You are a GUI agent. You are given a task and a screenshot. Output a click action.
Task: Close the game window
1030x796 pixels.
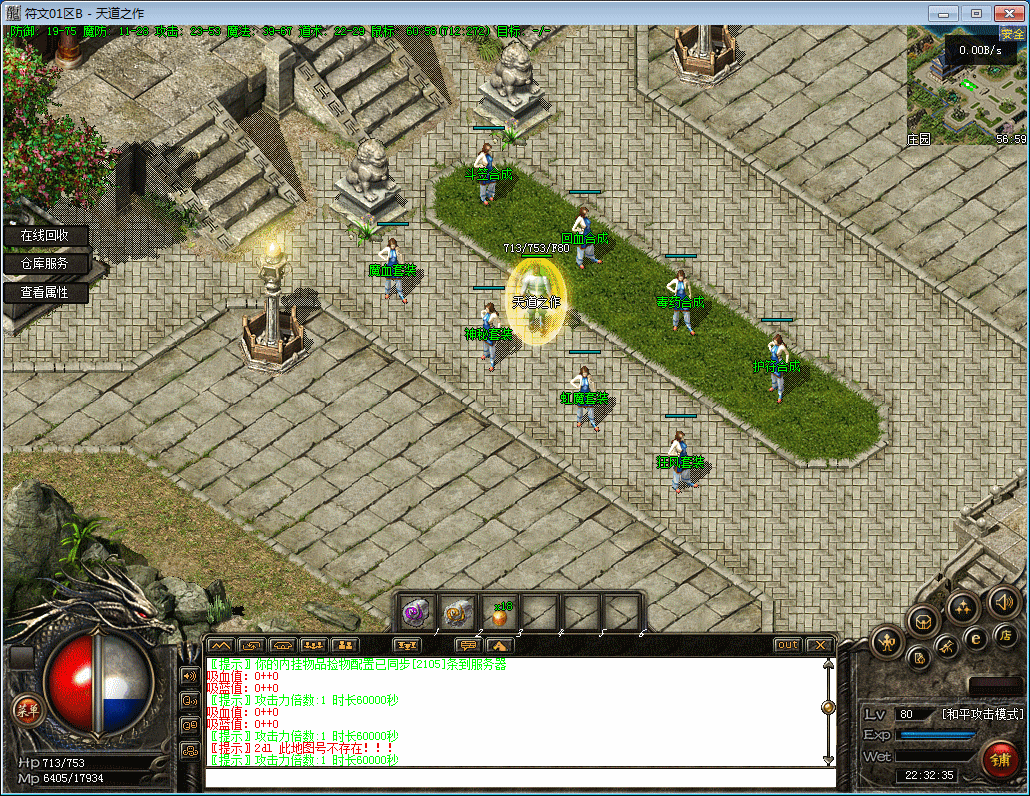point(1004,13)
